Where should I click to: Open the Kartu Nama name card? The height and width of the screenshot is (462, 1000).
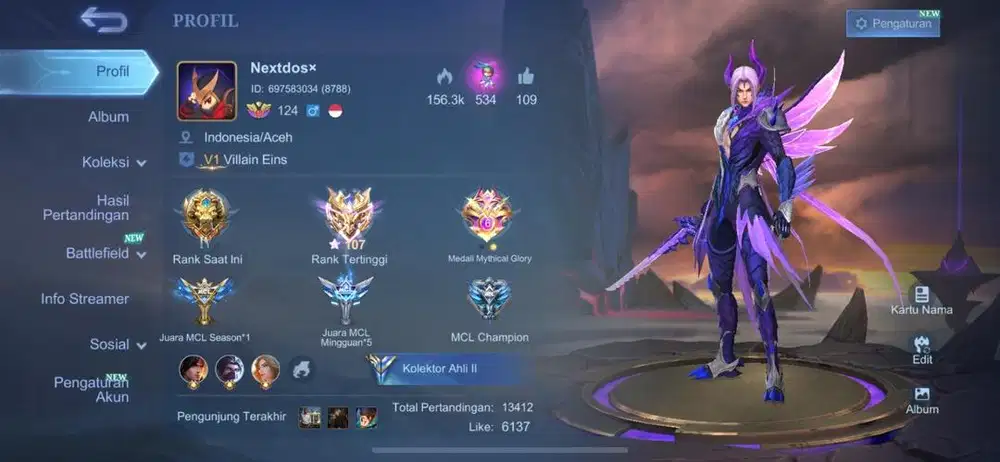click(x=921, y=299)
